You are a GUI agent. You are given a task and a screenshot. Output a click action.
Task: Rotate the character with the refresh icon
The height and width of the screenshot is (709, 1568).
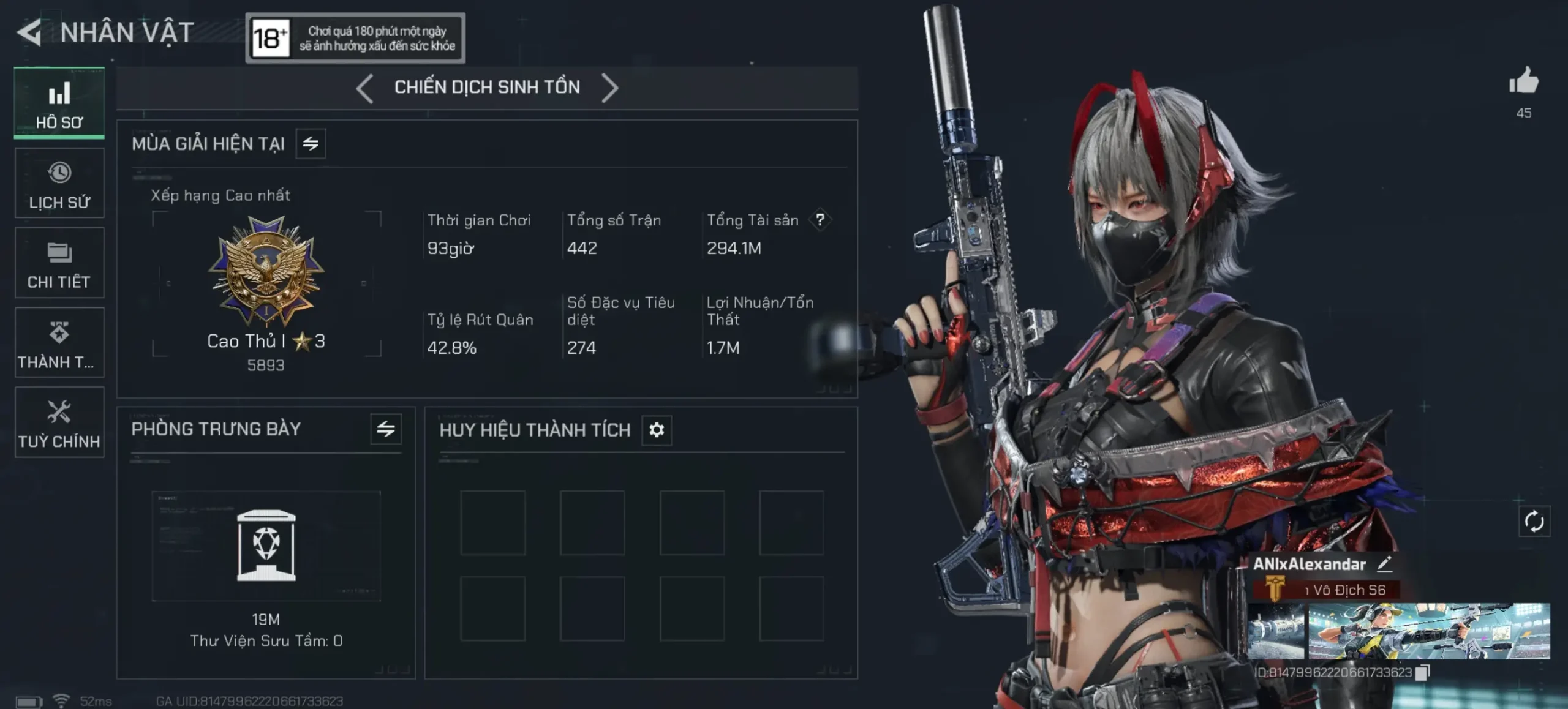[1534, 522]
